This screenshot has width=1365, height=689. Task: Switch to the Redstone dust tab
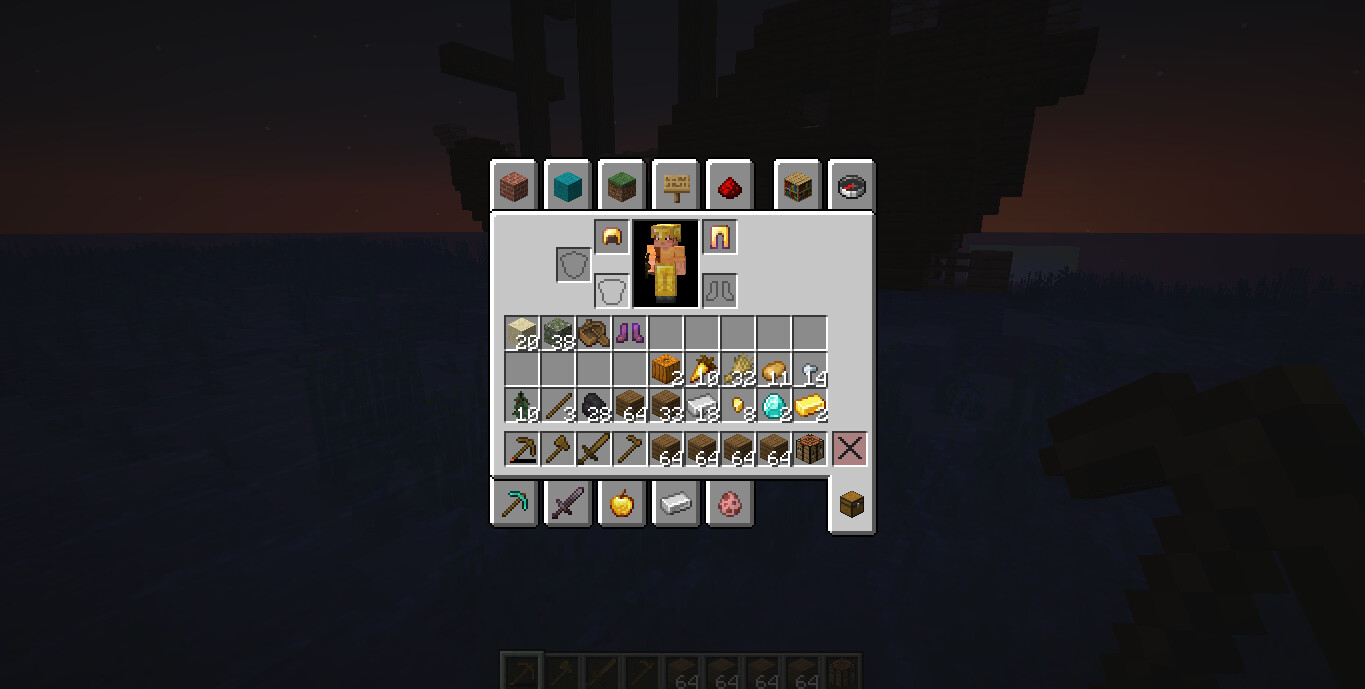[x=730, y=186]
